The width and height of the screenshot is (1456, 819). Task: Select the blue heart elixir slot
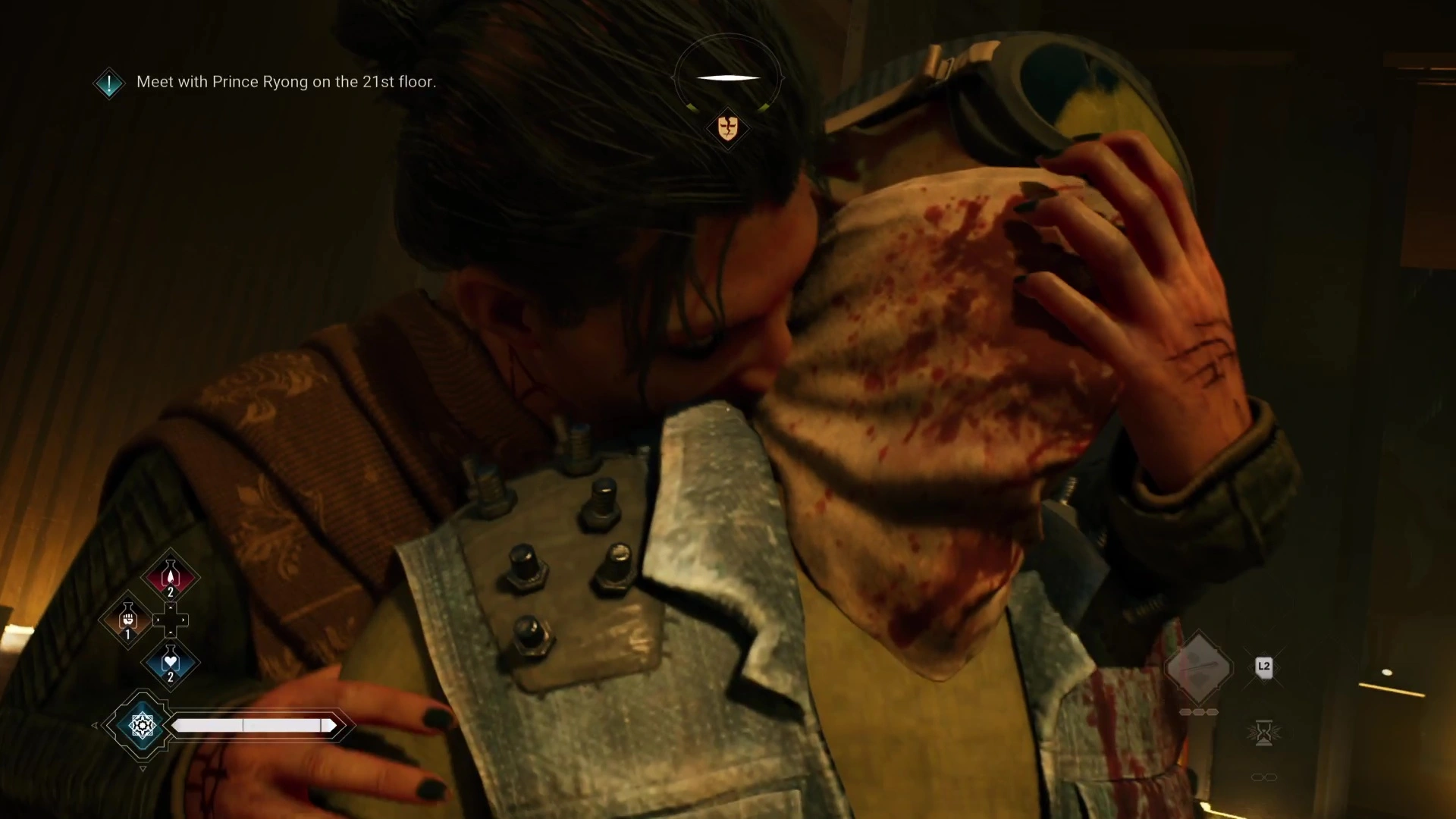171,662
